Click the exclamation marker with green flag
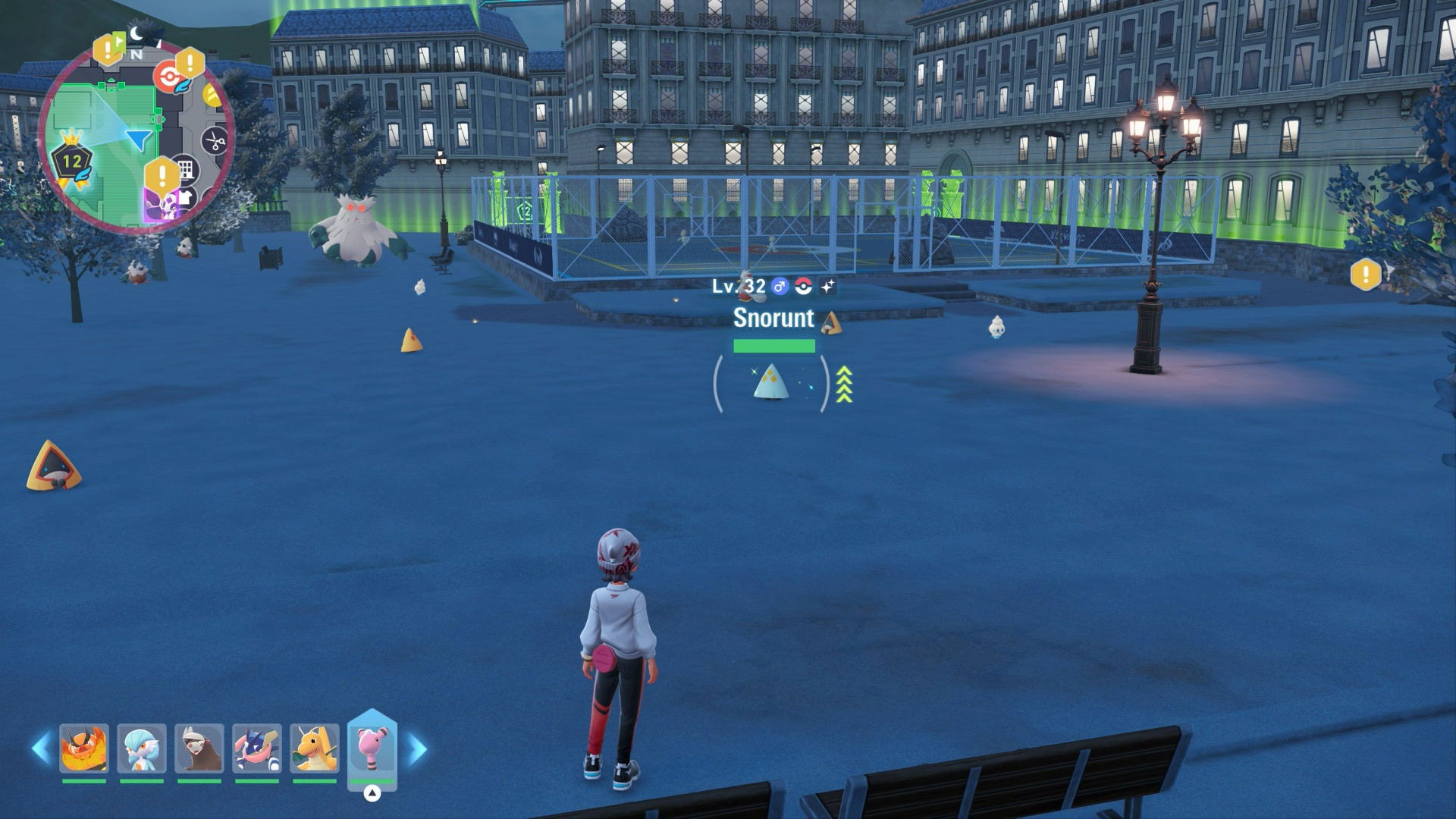 pos(108,49)
